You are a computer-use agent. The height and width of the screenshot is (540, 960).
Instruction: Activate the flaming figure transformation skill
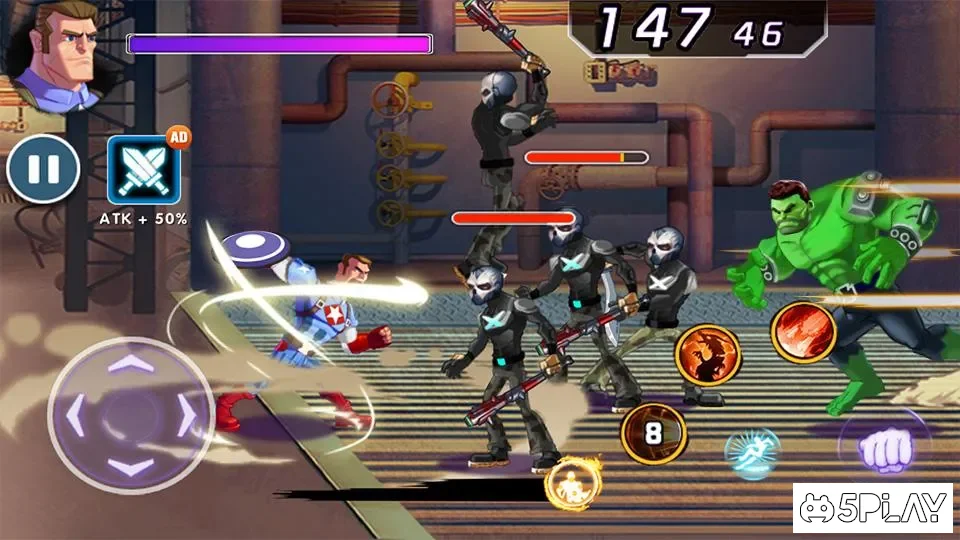click(573, 485)
